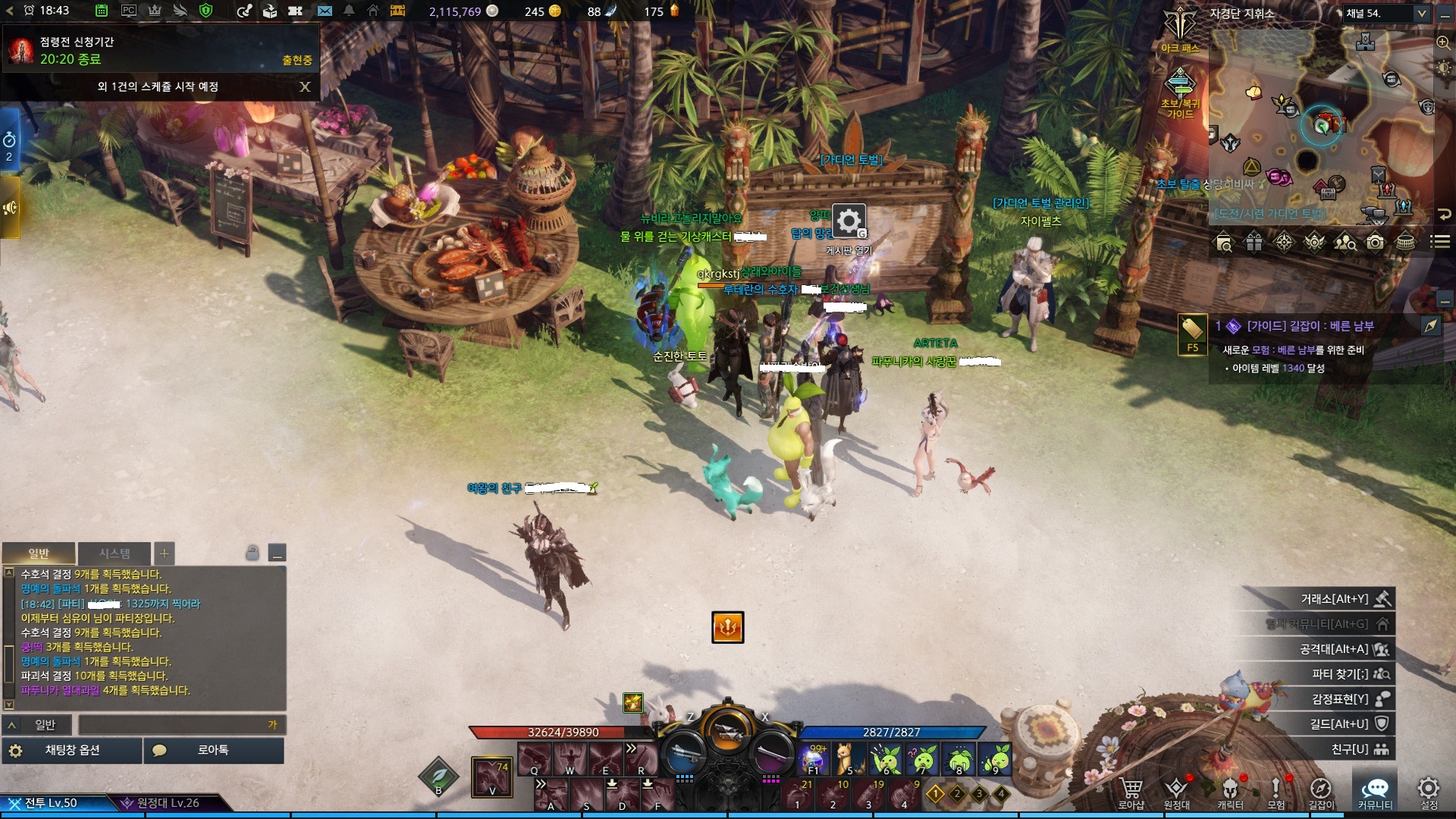
Task: Click the 게시판 열기 gear button
Action: pos(849,221)
